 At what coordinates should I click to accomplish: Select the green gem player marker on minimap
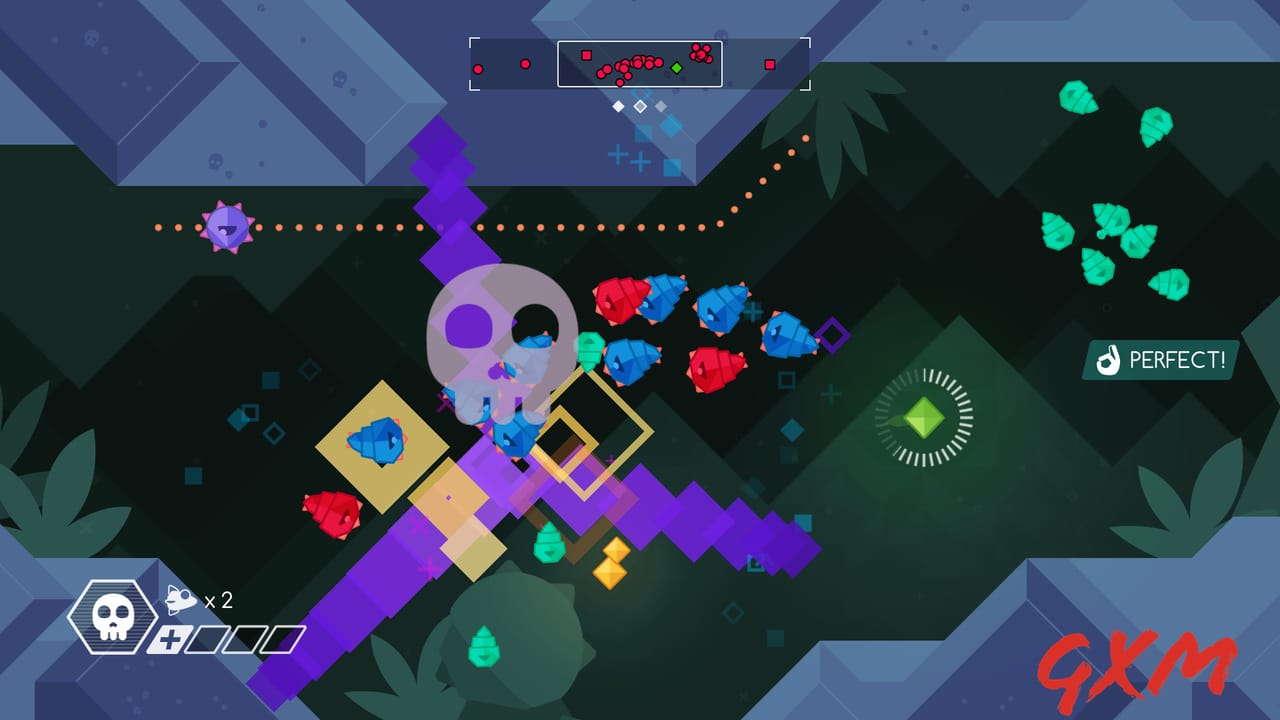[677, 67]
